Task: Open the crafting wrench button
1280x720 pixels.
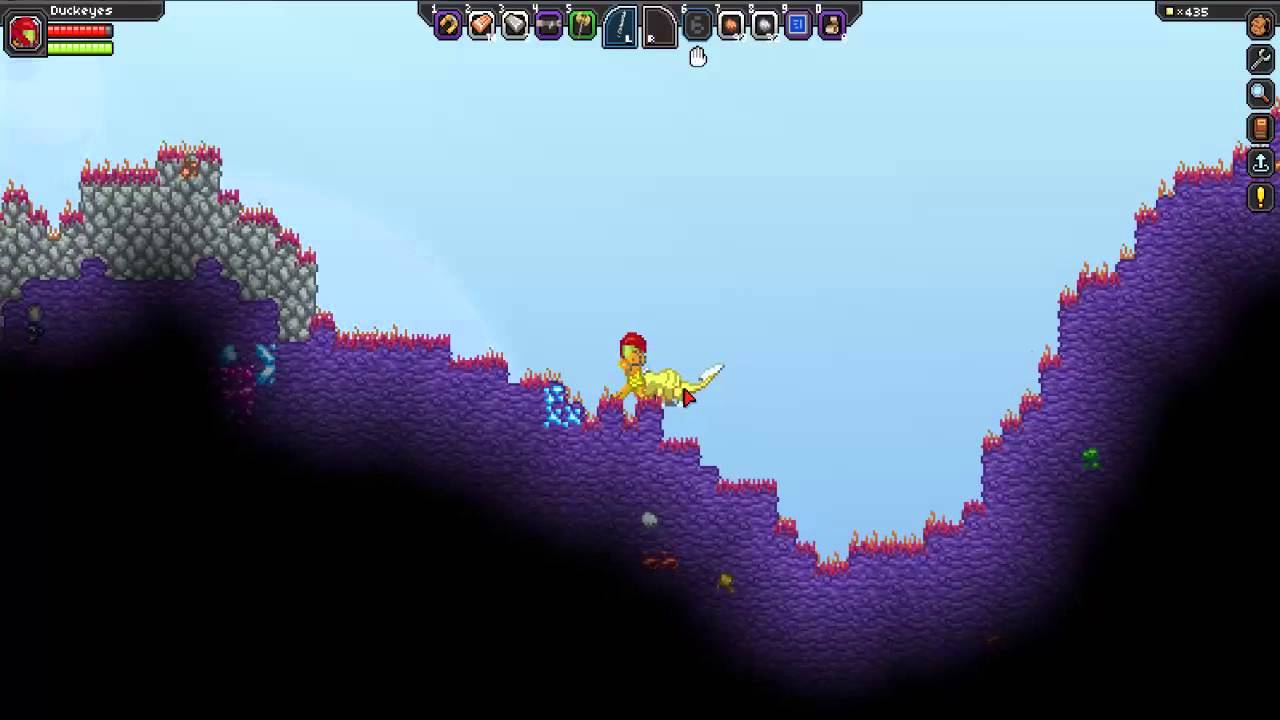Action: pyautogui.click(x=1260, y=60)
